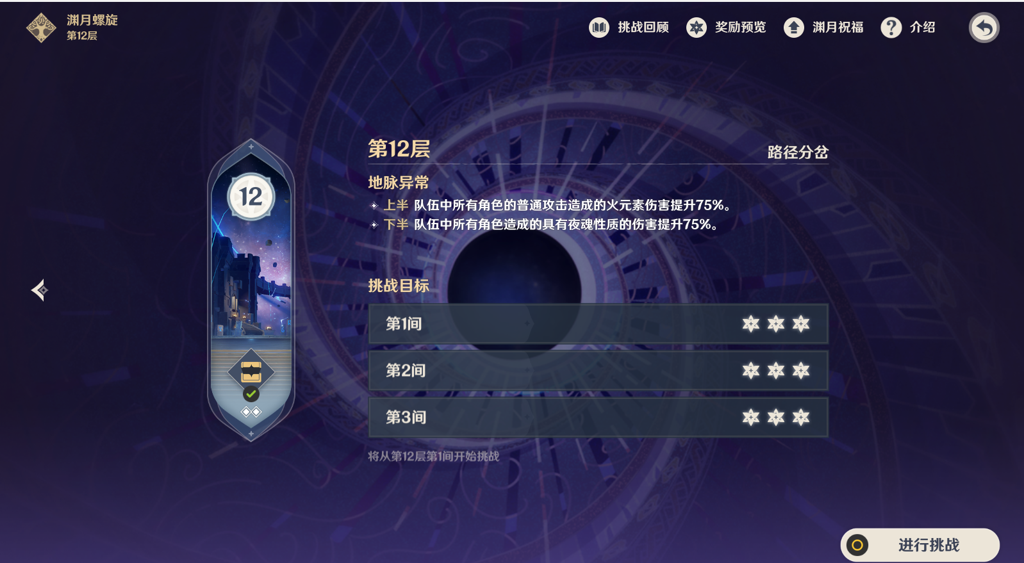Image resolution: width=1024 pixels, height=563 pixels.
Task: Click the 渊月螺旋 emblem icon
Action: click(41, 28)
